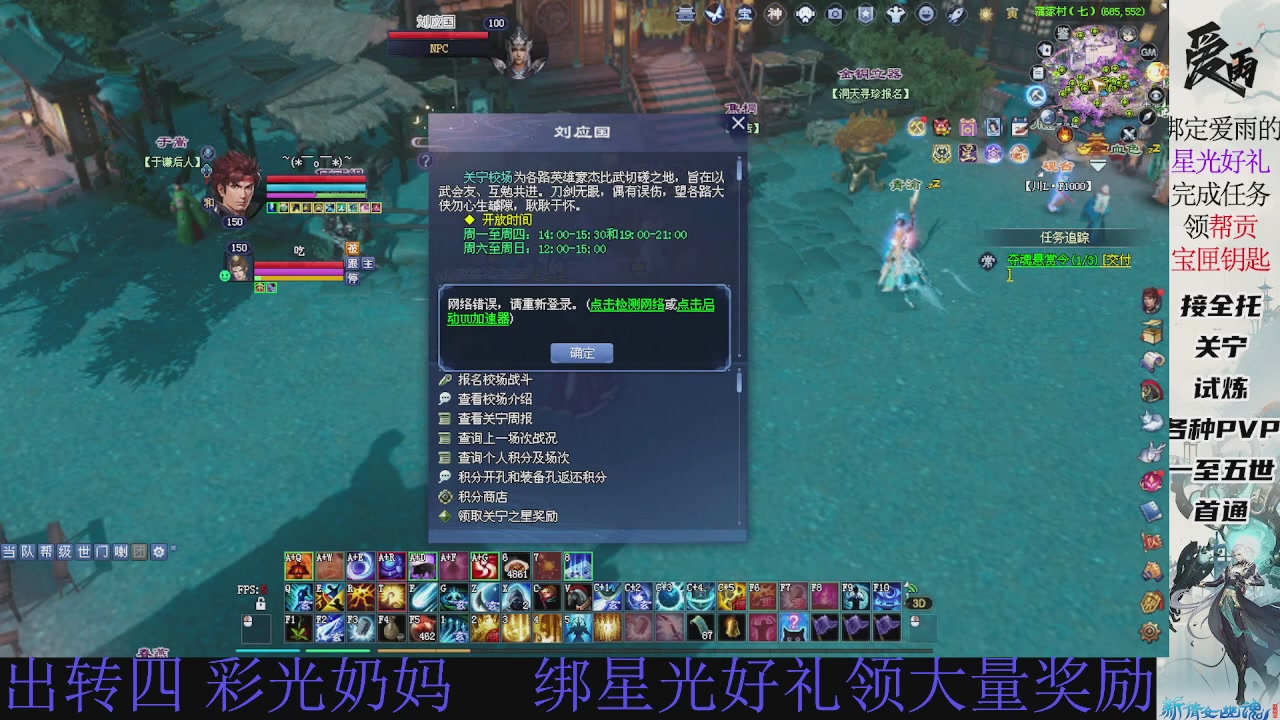This screenshot has height=720, width=1280.
Task: Open the 宝 (treasure) icon on top toolbar
Action: click(x=744, y=13)
